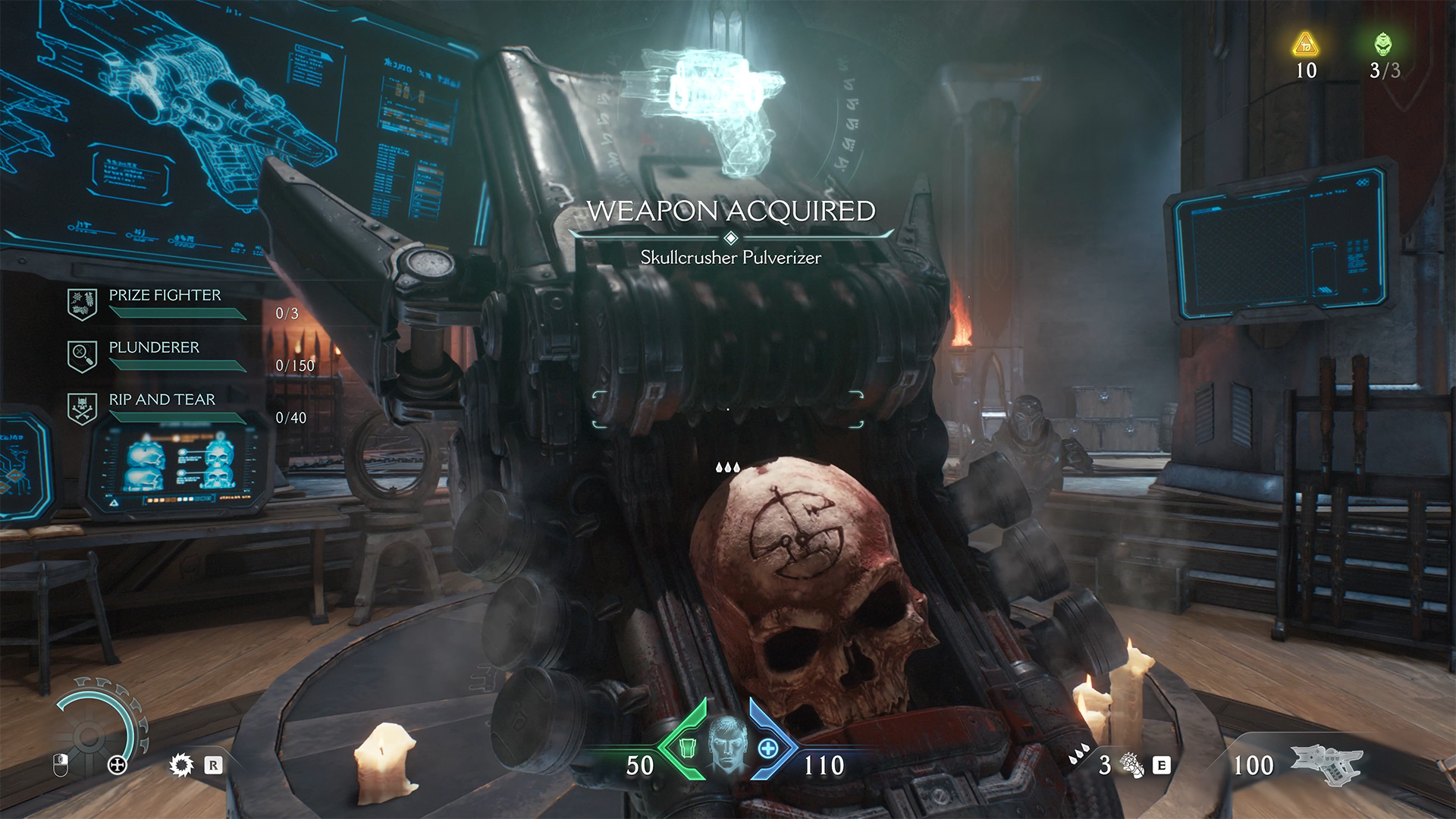Activate the shield saw blade icon

180,765
